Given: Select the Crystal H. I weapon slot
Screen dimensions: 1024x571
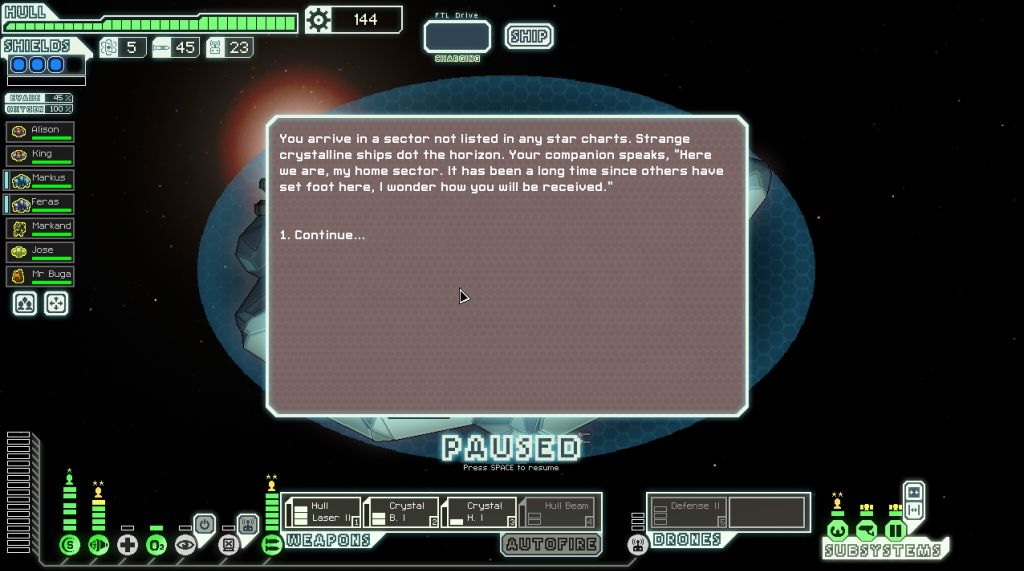Looking at the screenshot, I should click(x=480, y=512).
